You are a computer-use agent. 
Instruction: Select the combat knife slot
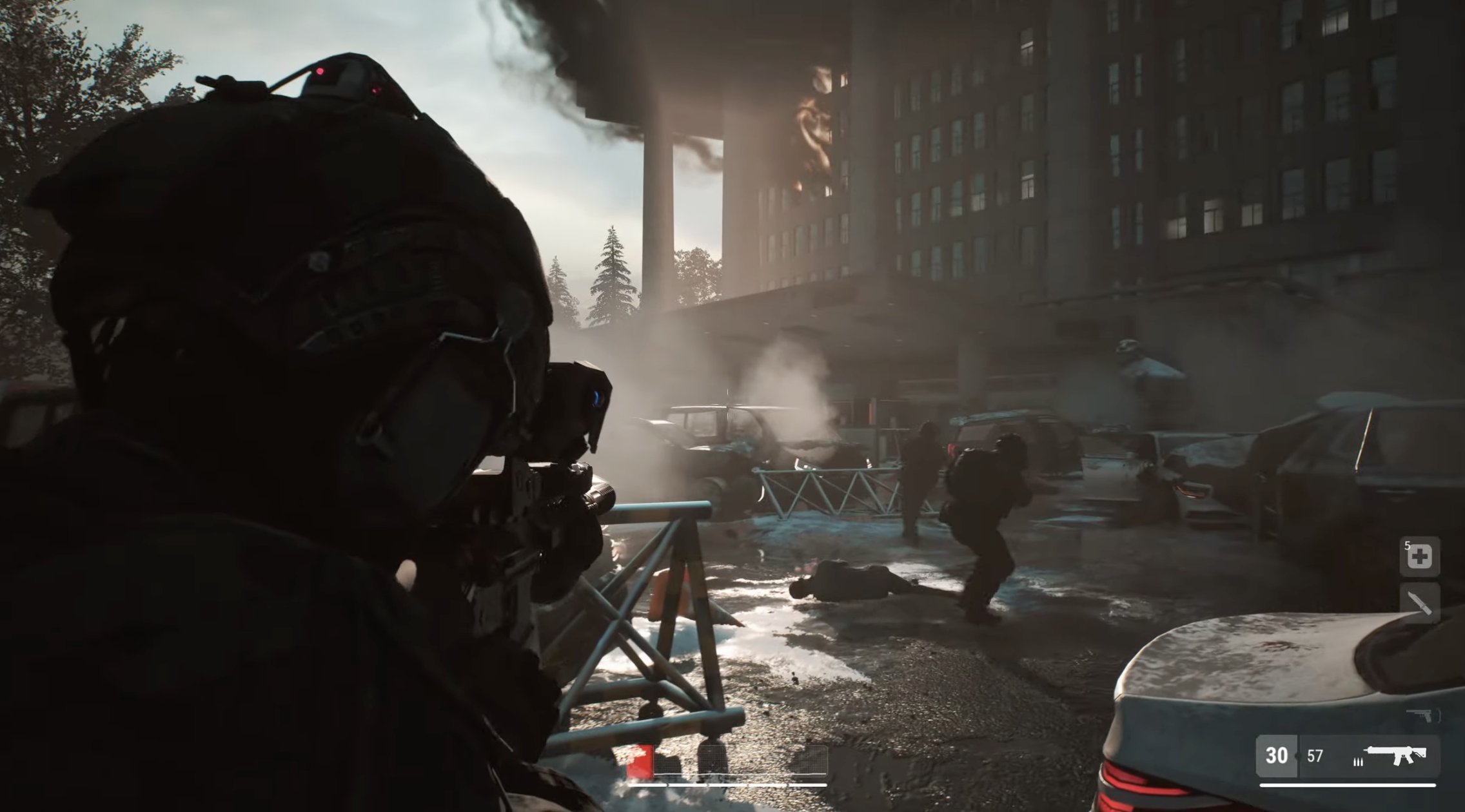[x=1419, y=603]
